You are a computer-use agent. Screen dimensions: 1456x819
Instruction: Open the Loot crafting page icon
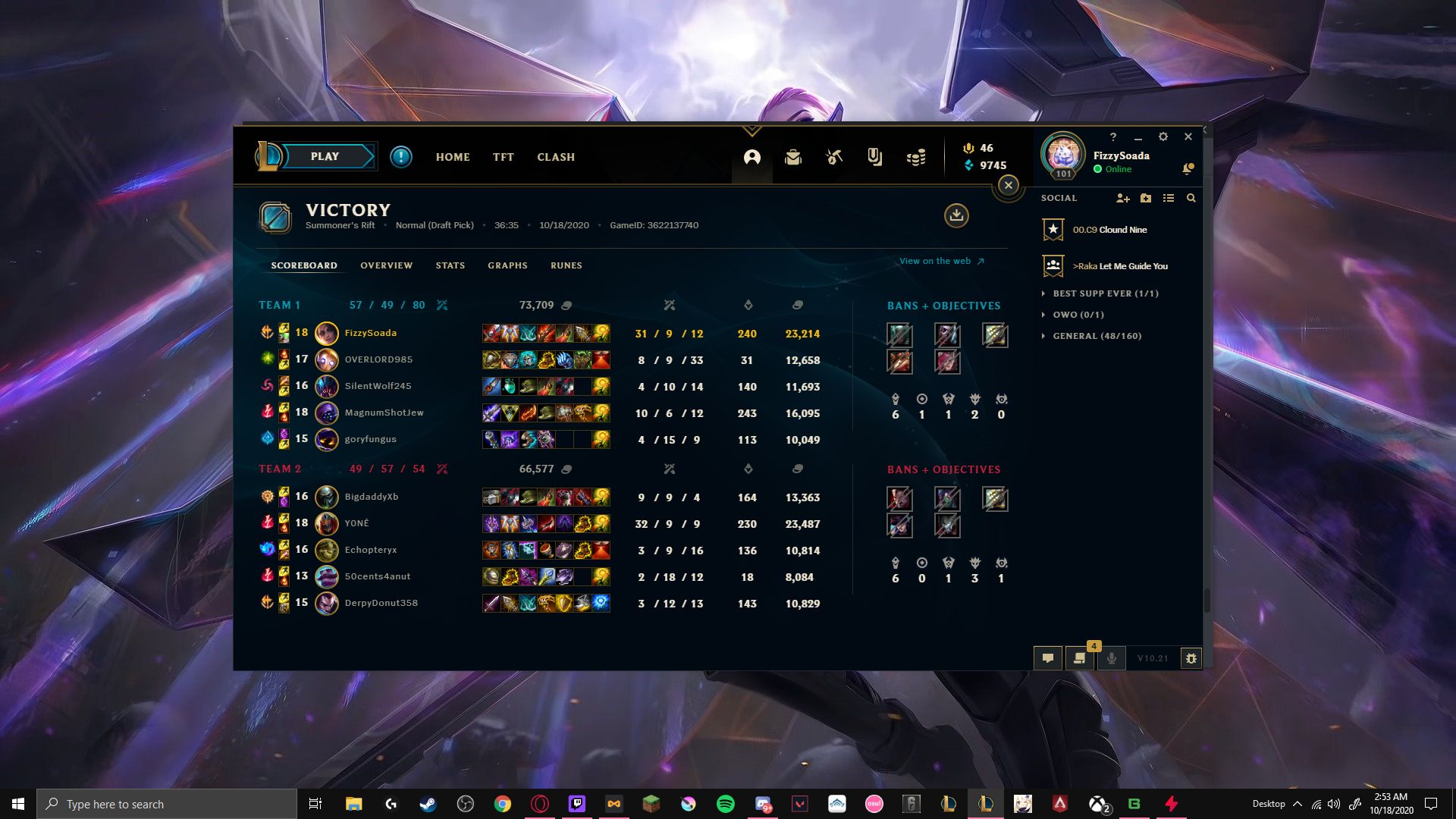[833, 157]
